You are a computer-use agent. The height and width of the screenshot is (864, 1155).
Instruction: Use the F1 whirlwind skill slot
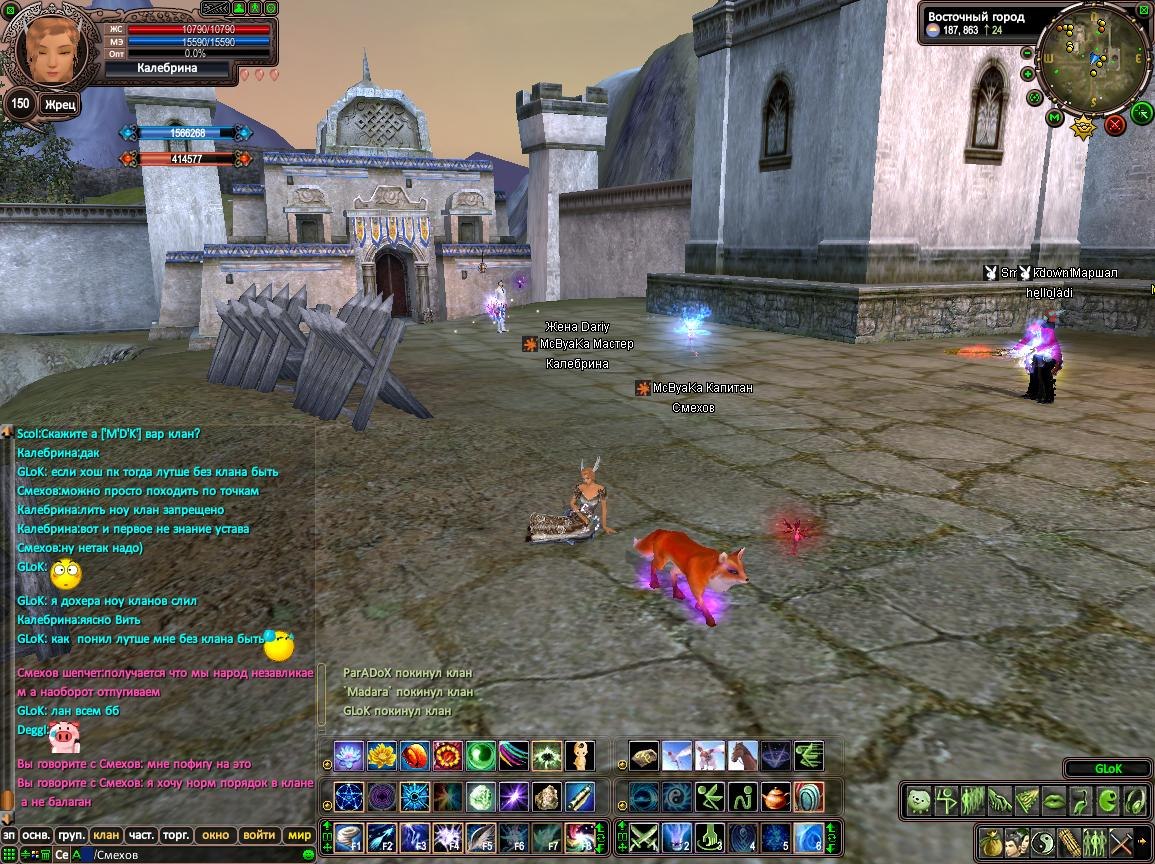(x=348, y=836)
